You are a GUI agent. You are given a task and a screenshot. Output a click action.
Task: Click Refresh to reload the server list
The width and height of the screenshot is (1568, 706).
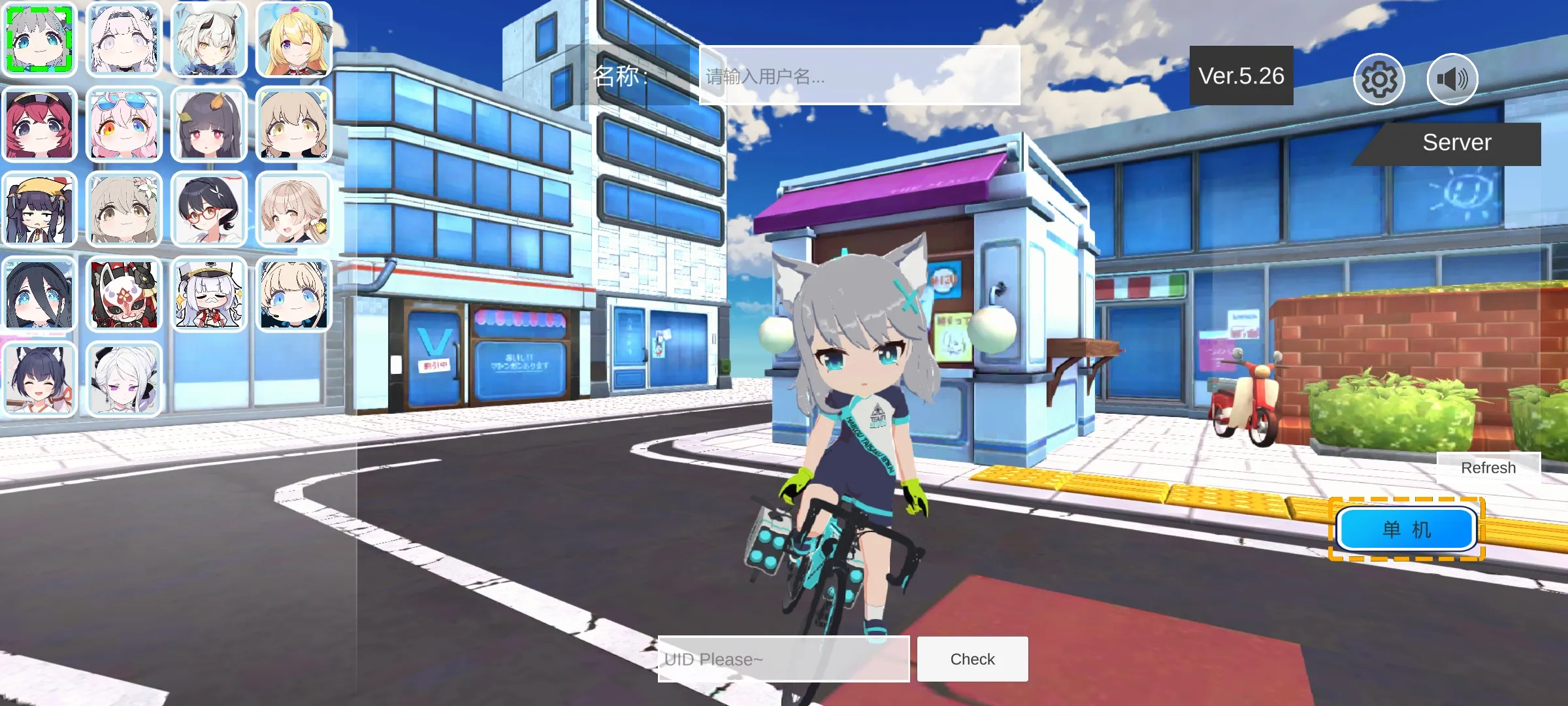tap(1488, 467)
